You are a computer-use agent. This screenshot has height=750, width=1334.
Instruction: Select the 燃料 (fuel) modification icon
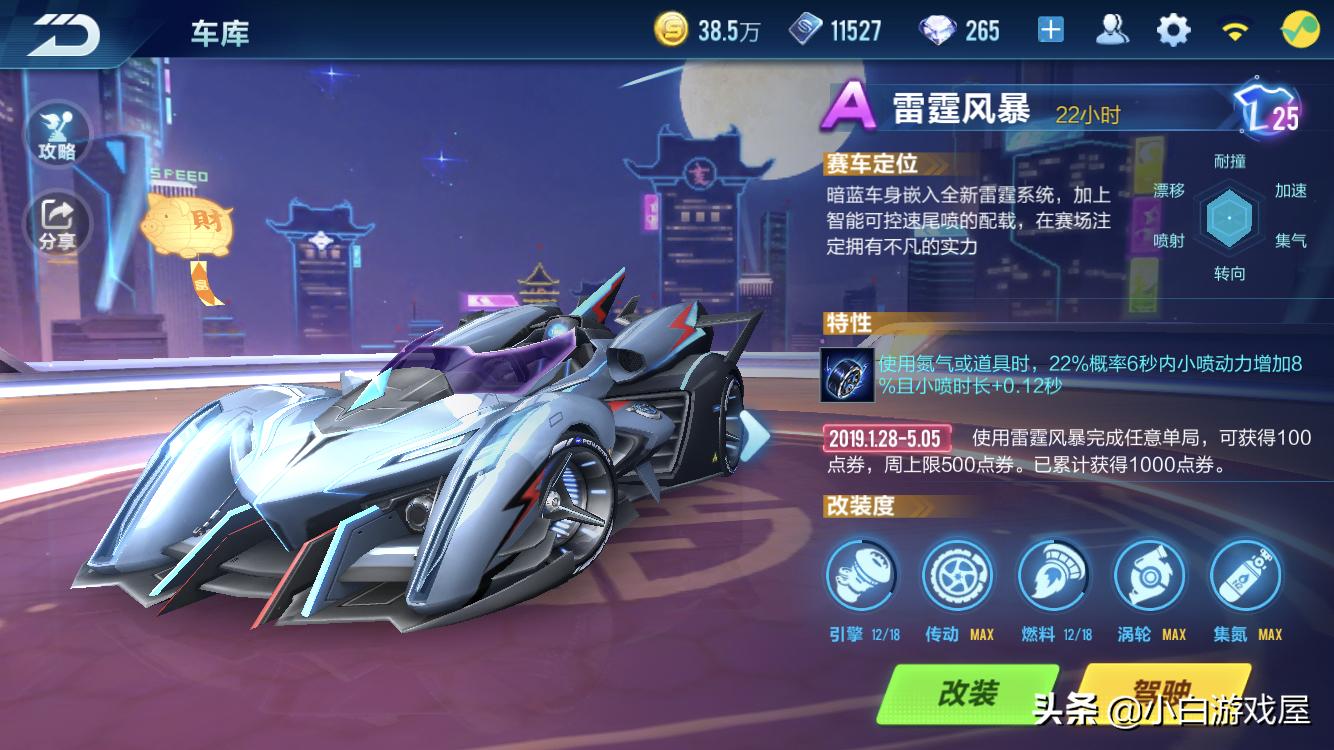point(1054,576)
